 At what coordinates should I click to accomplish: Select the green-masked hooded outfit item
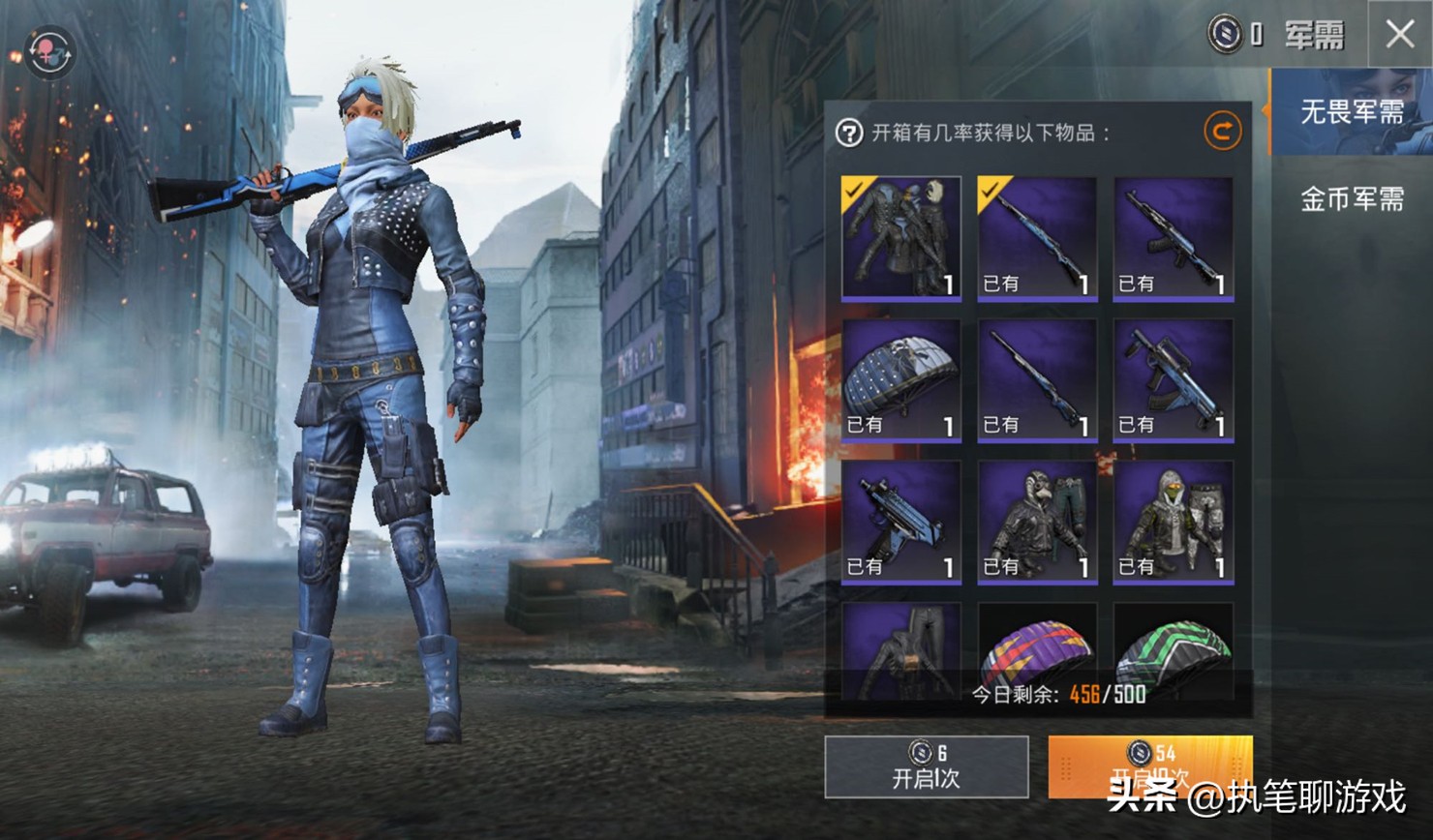click(1173, 523)
